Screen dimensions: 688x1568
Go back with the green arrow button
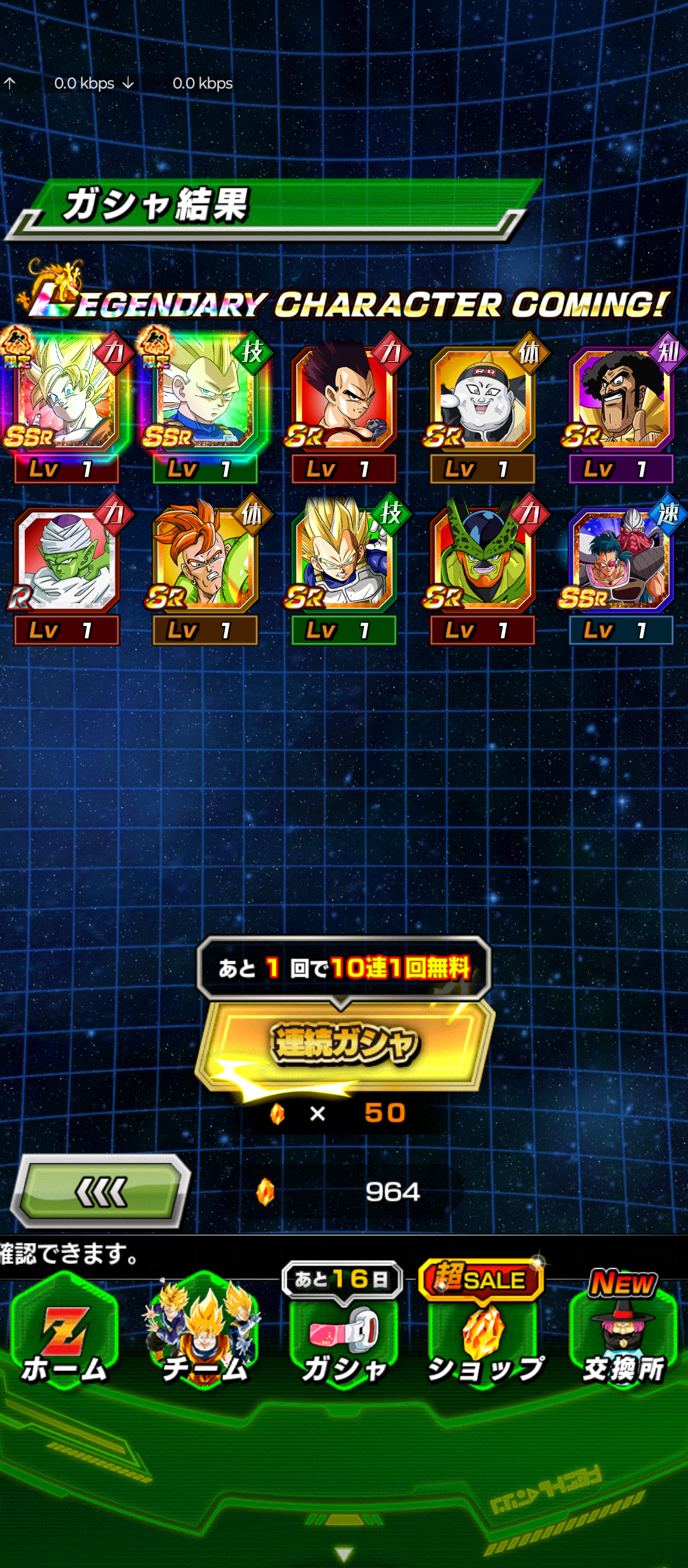pos(101,1191)
